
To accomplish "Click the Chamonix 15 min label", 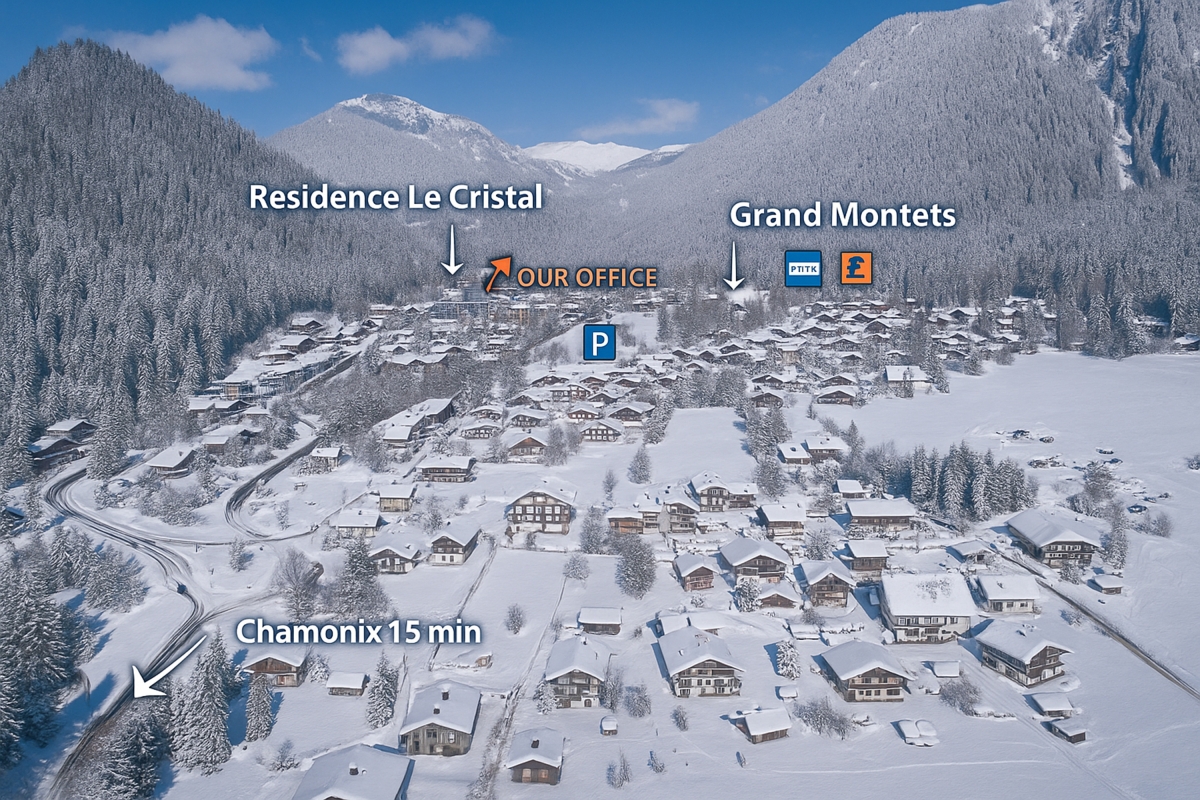I will pyautogui.click(x=358, y=632).
